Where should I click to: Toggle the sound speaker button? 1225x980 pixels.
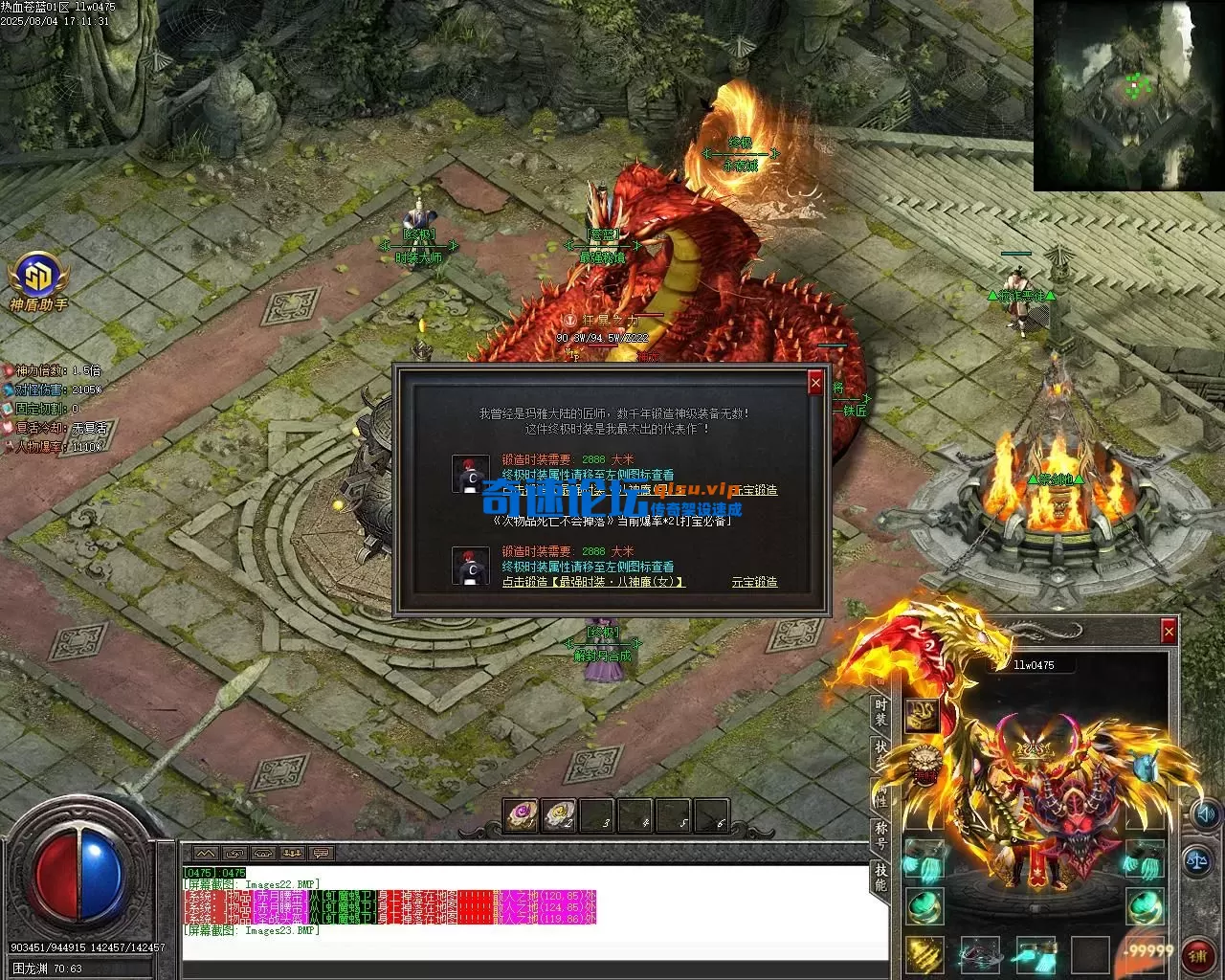[1204, 814]
